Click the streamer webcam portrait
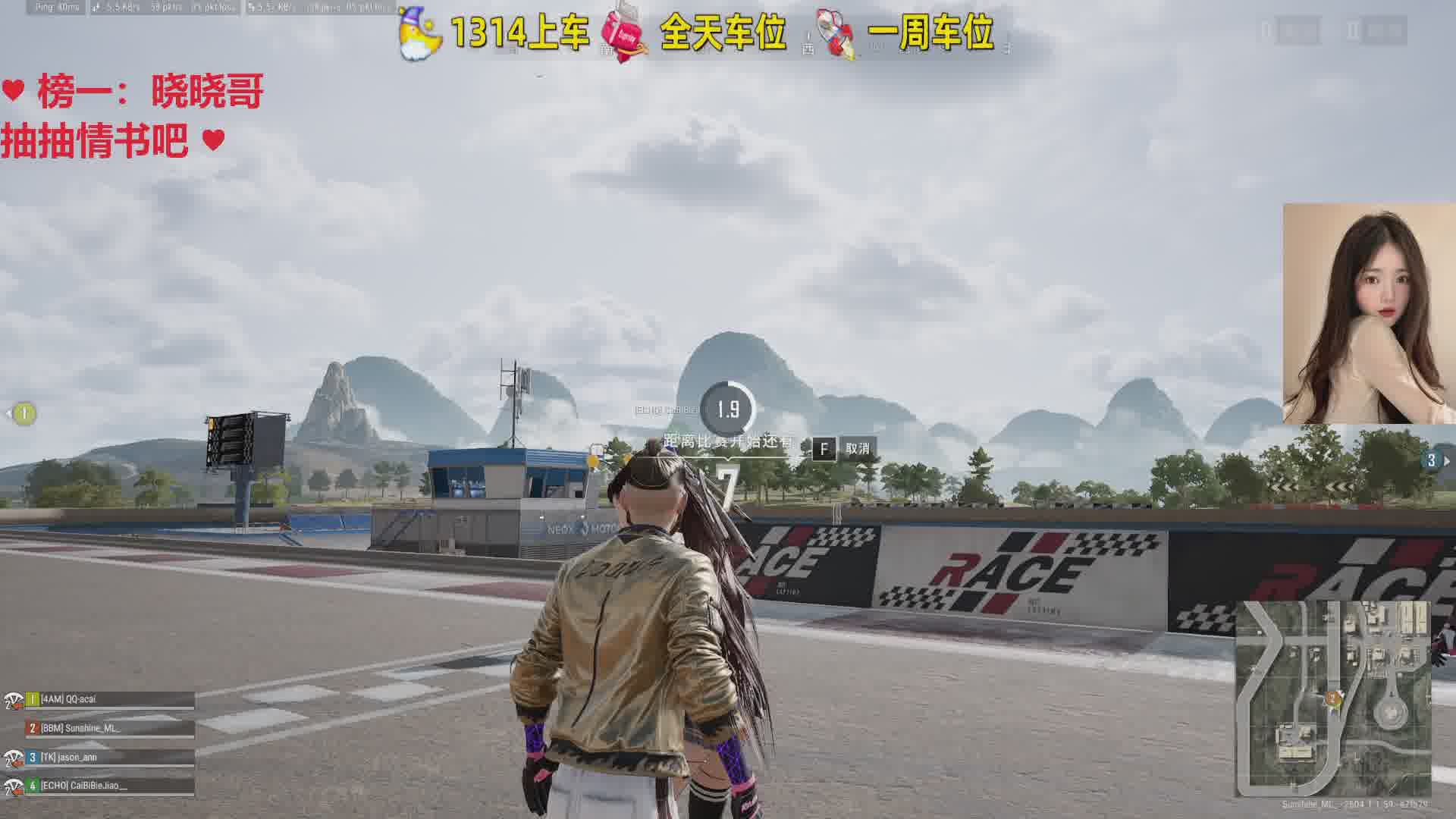 click(1368, 313)
